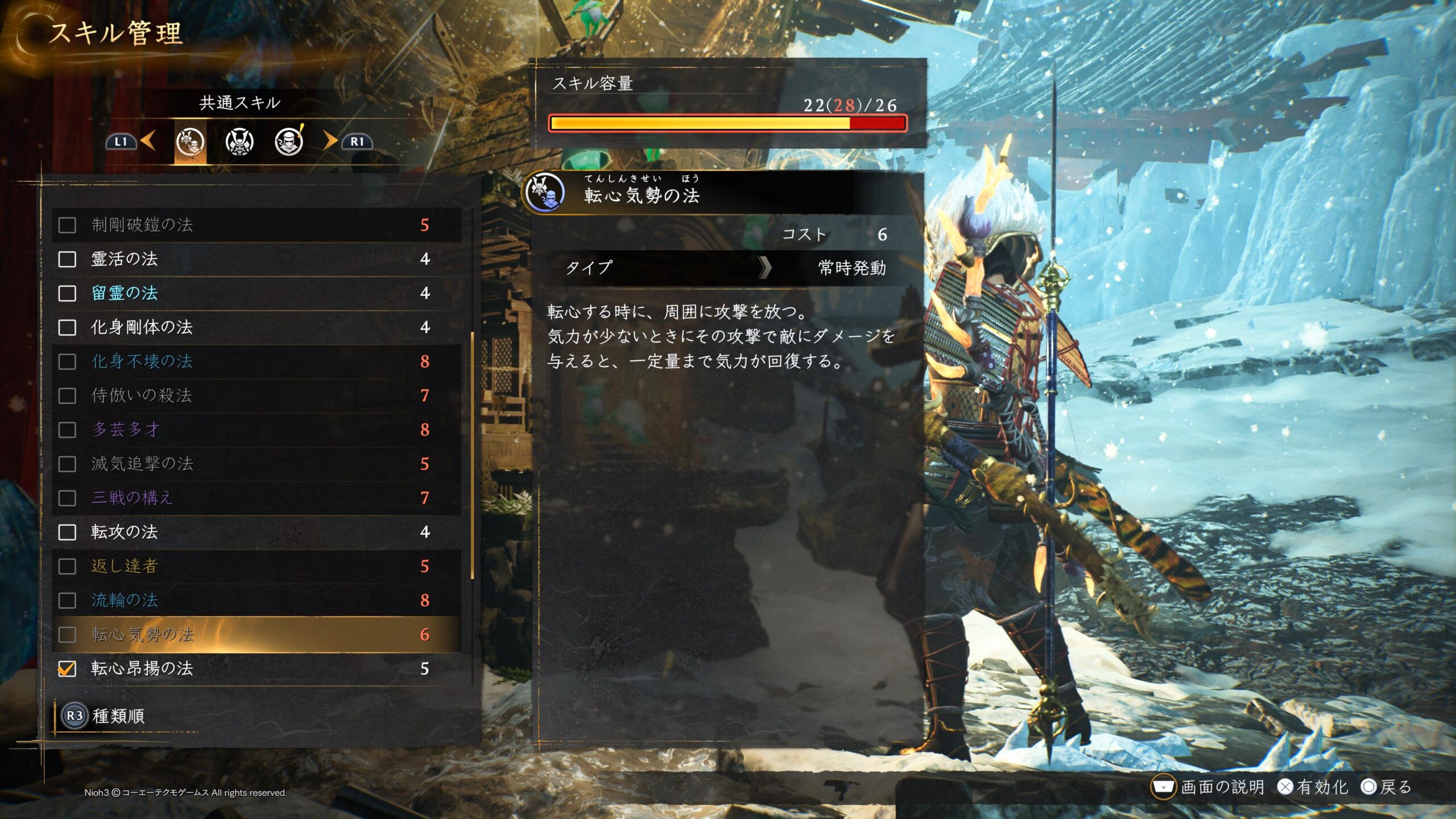Click the highlighted 転心気勢の法 row
1456x819 pixels.
tap(256, 635)
